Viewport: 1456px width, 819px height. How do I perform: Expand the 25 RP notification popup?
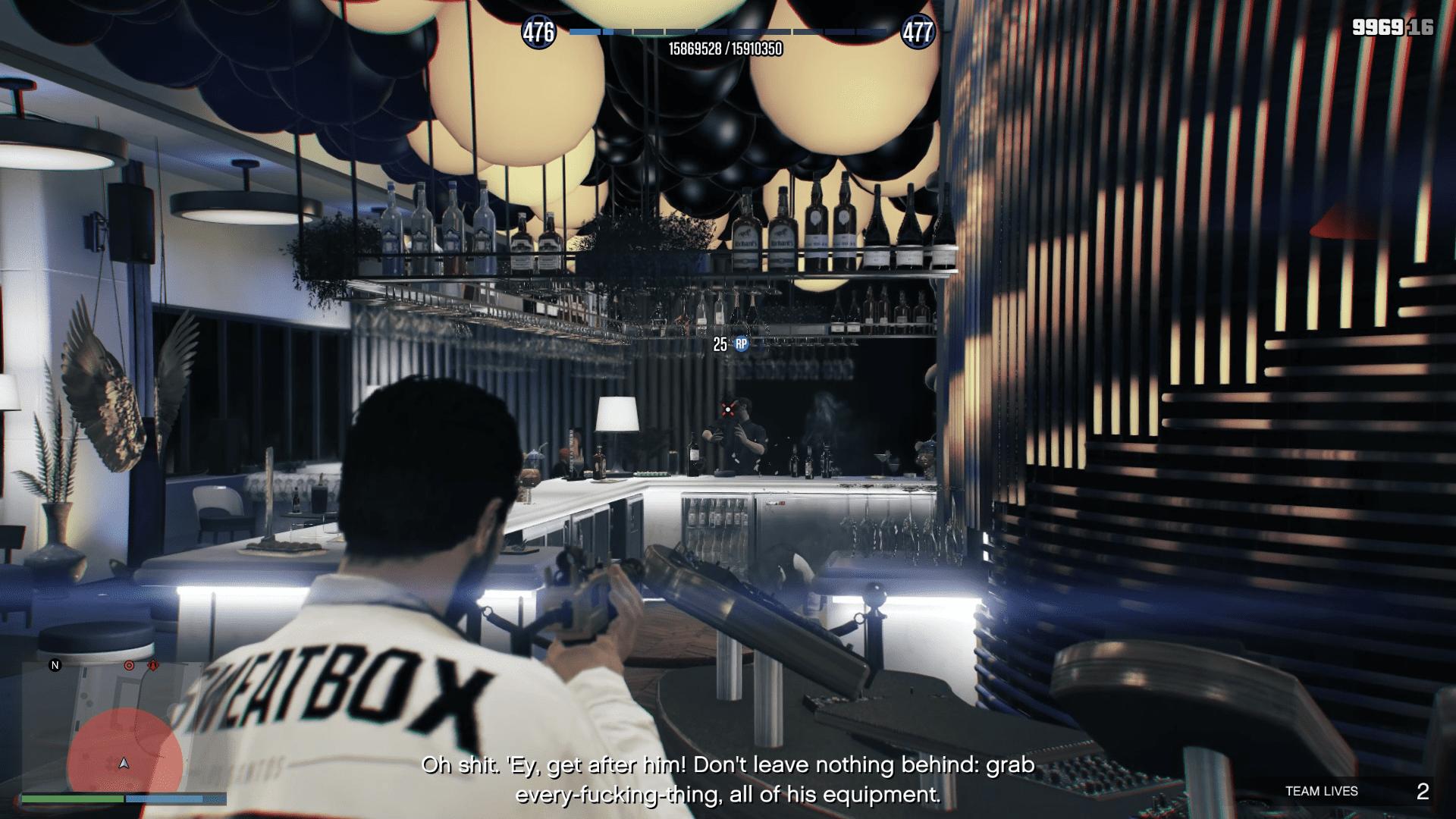pyautogui.click(x=726, y=344)
